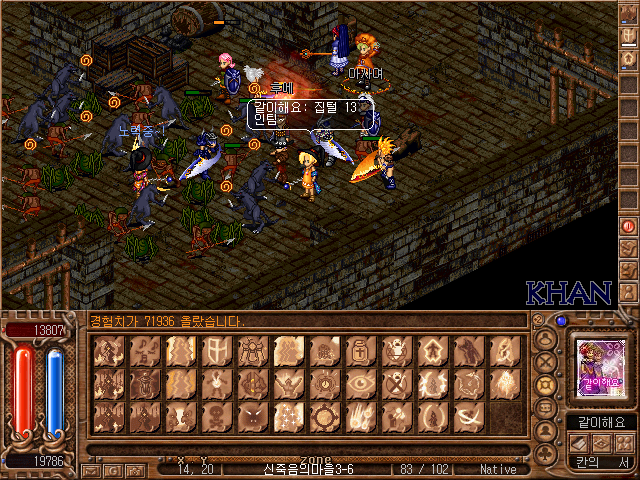Select the skull and crossbones skill icon
This screenshot has width=640, height=480.
pyautogui.click(x=216, y=416)
